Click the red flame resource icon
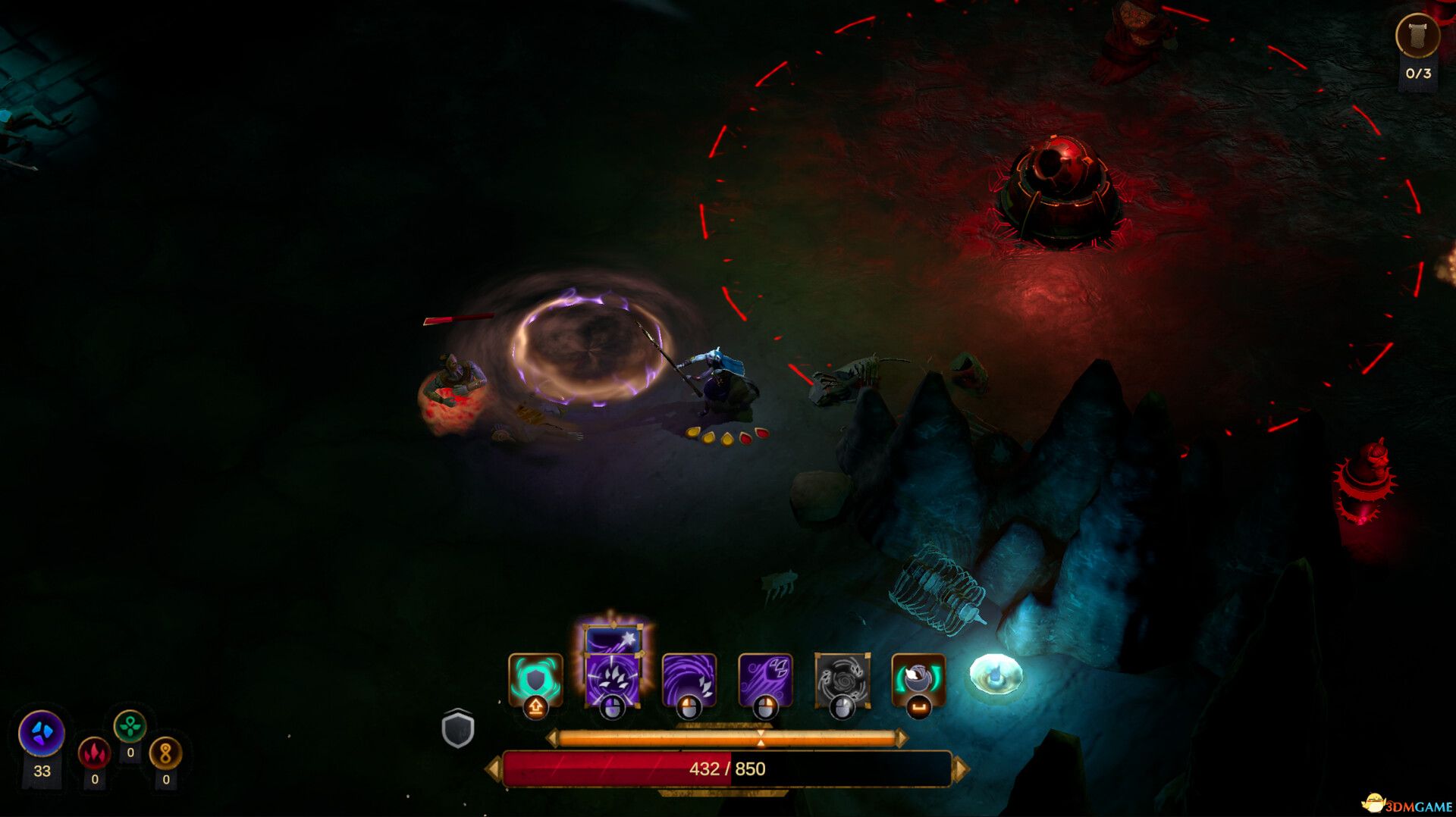 (x=95, y=753)
